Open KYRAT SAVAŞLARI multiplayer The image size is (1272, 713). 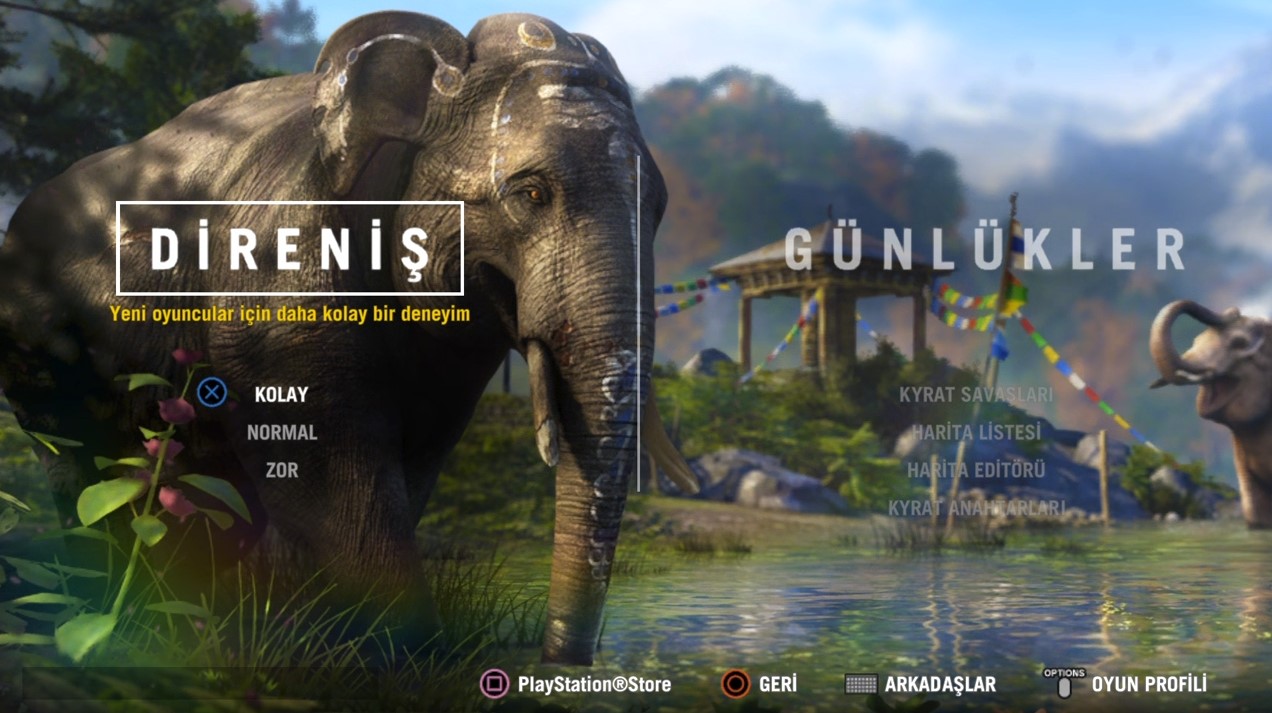tap(976, 394)
